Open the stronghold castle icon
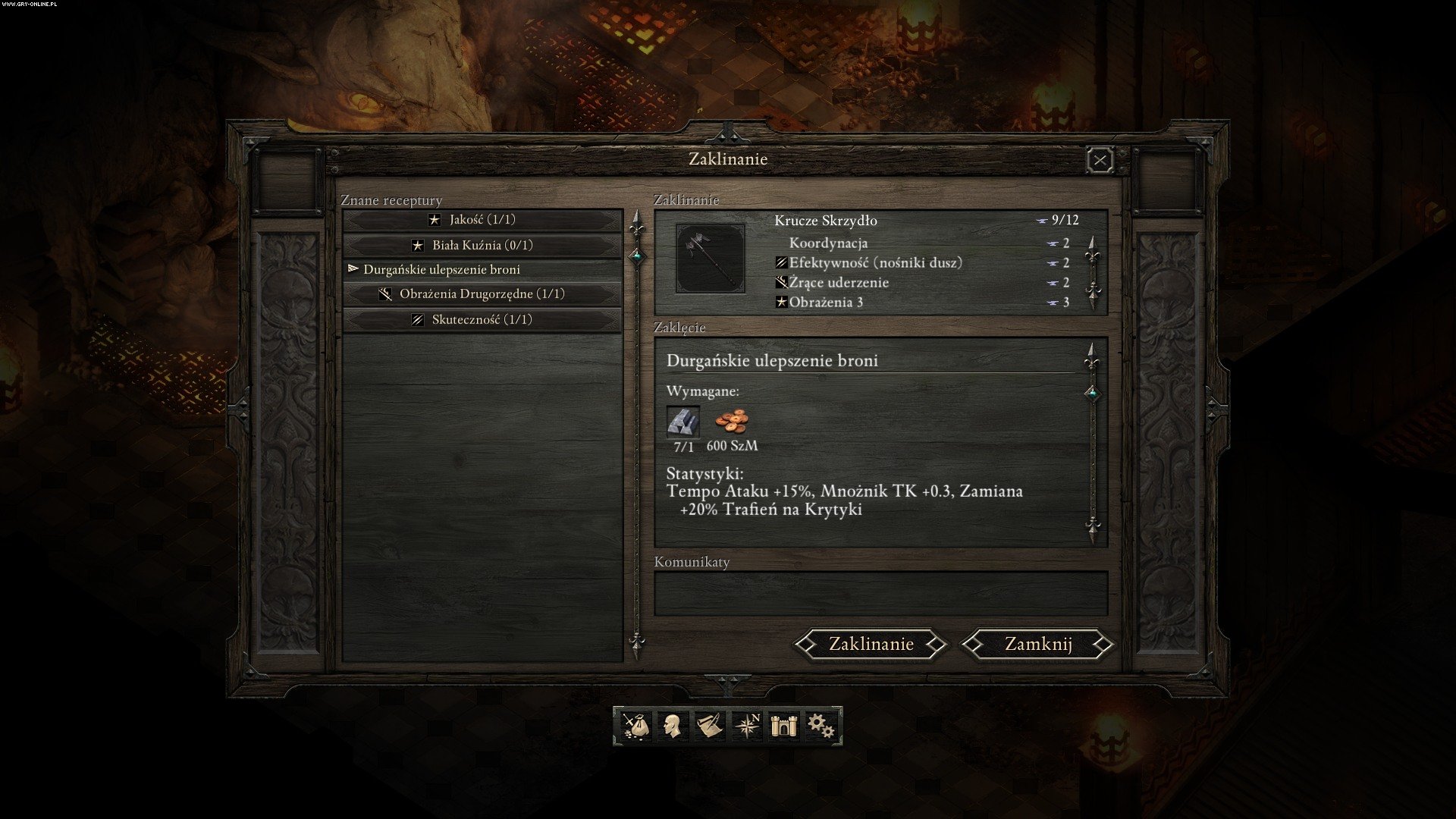1456x819 pixels. pyautogui.click(x=782, y=726)
